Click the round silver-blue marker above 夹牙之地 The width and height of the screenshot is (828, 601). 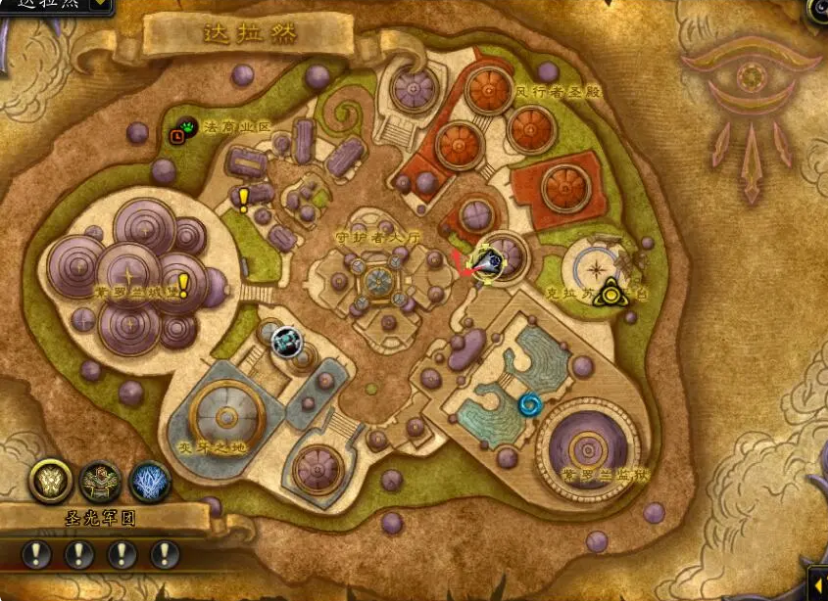point(288,342)
